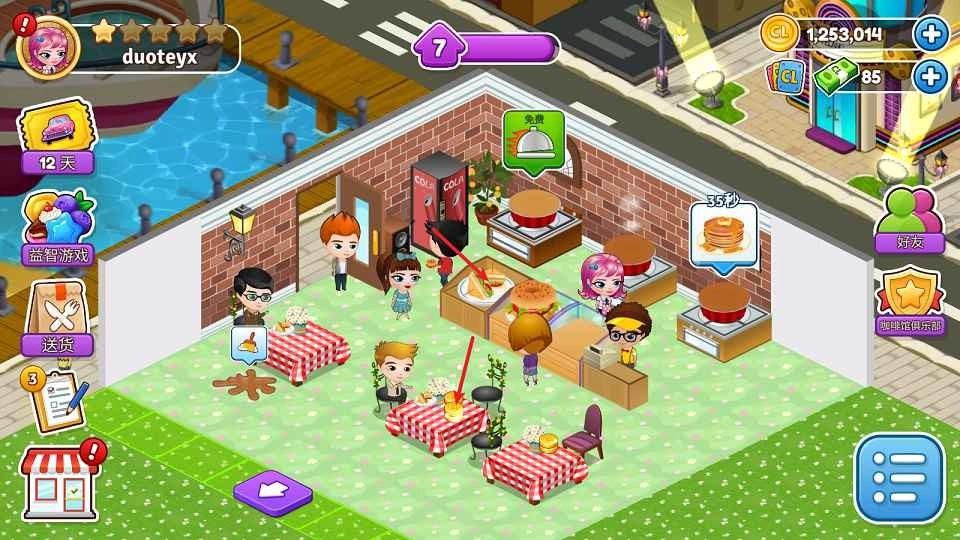The width and height of the screenshot is (960, 540).
Task: Open the blue list main menu
Action: pos(898,477)
